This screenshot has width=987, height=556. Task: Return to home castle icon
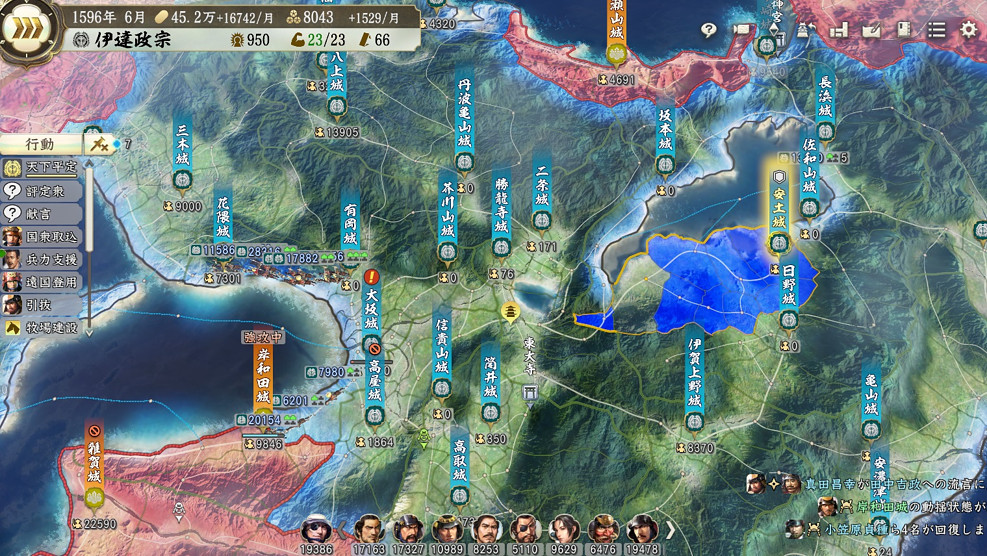pyautogui.click(x=806, y=30)
